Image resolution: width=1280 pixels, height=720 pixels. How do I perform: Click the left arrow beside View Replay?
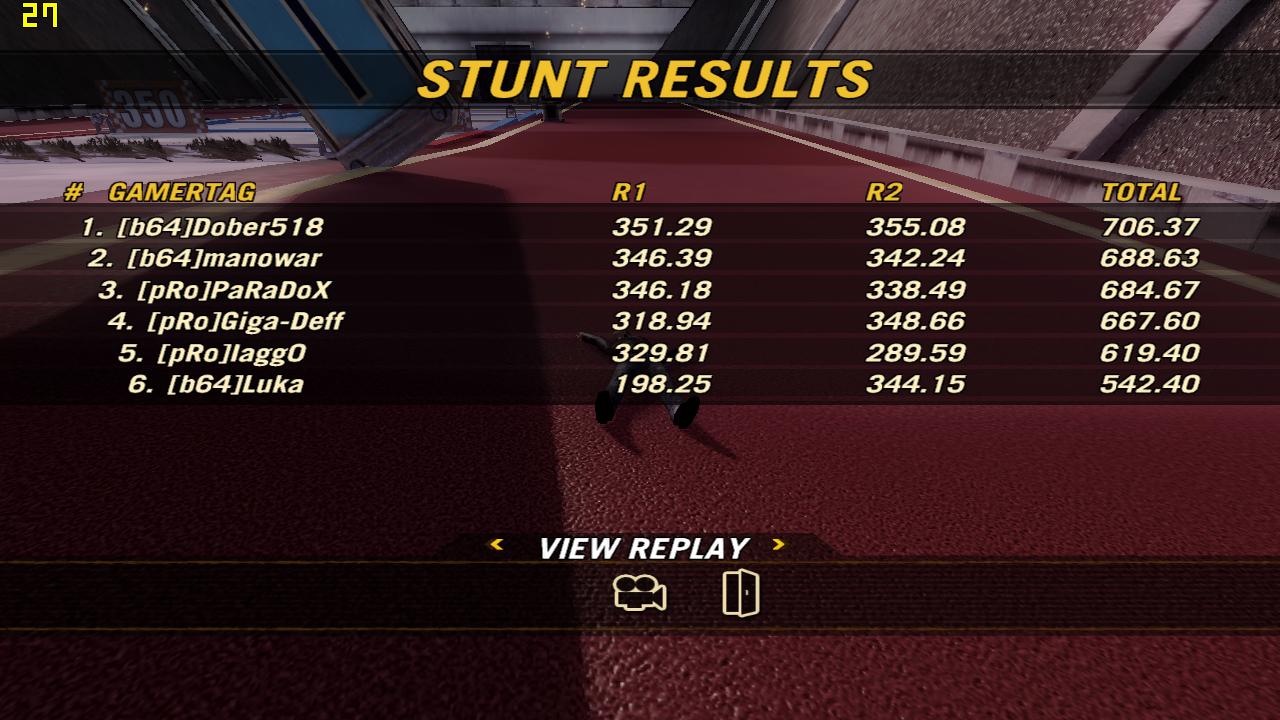[495, 545]
